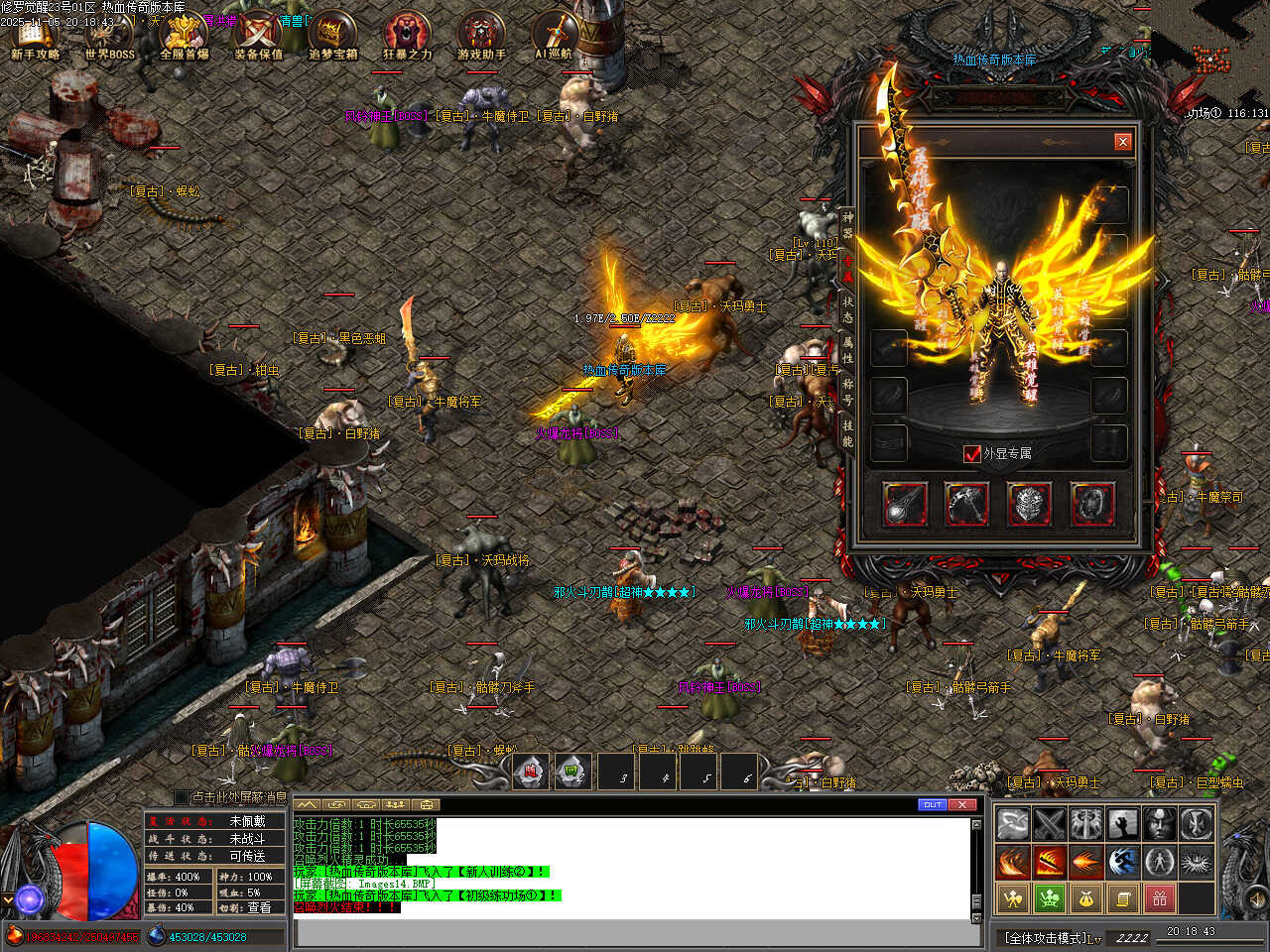Switch to the 属性 tab
This screenshot has height=952, width=1270.
(x=847, y=350)
